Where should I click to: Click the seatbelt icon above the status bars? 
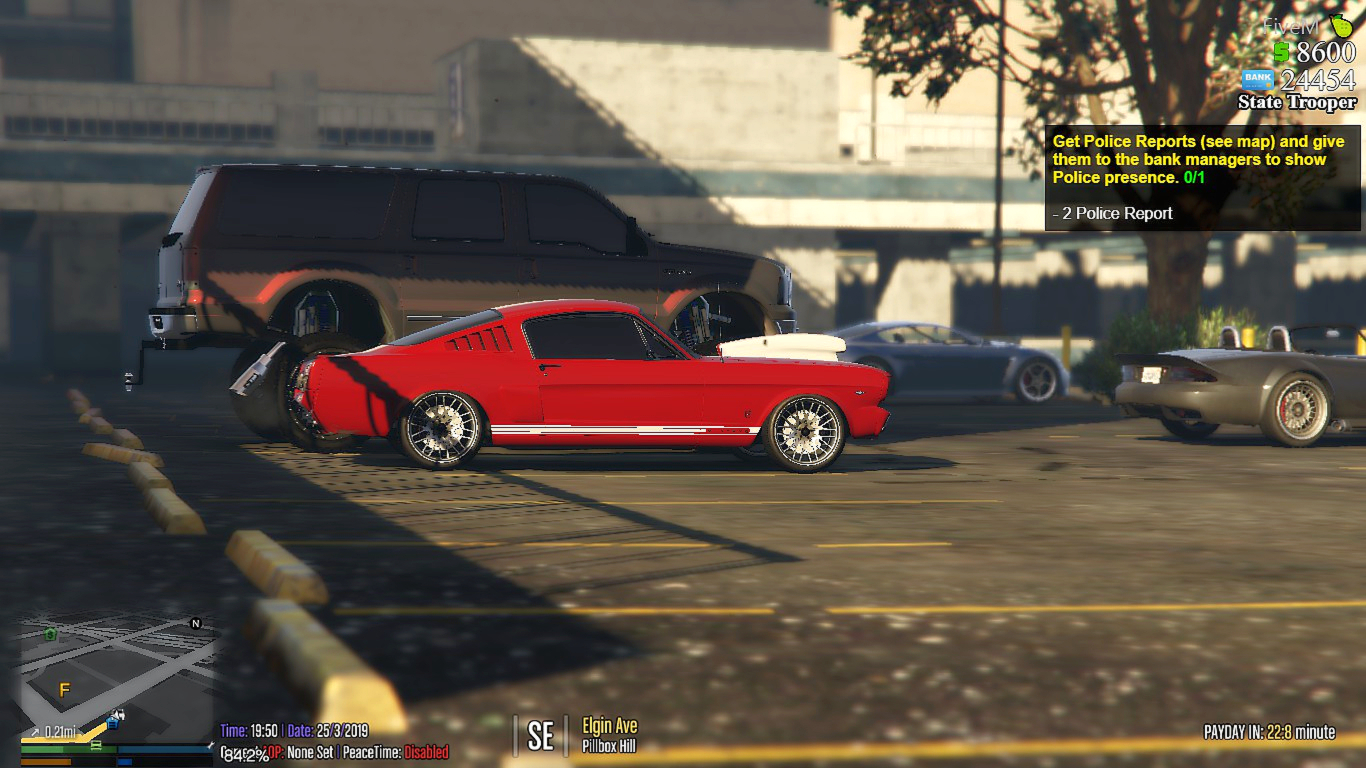click(x=96, y=744)
